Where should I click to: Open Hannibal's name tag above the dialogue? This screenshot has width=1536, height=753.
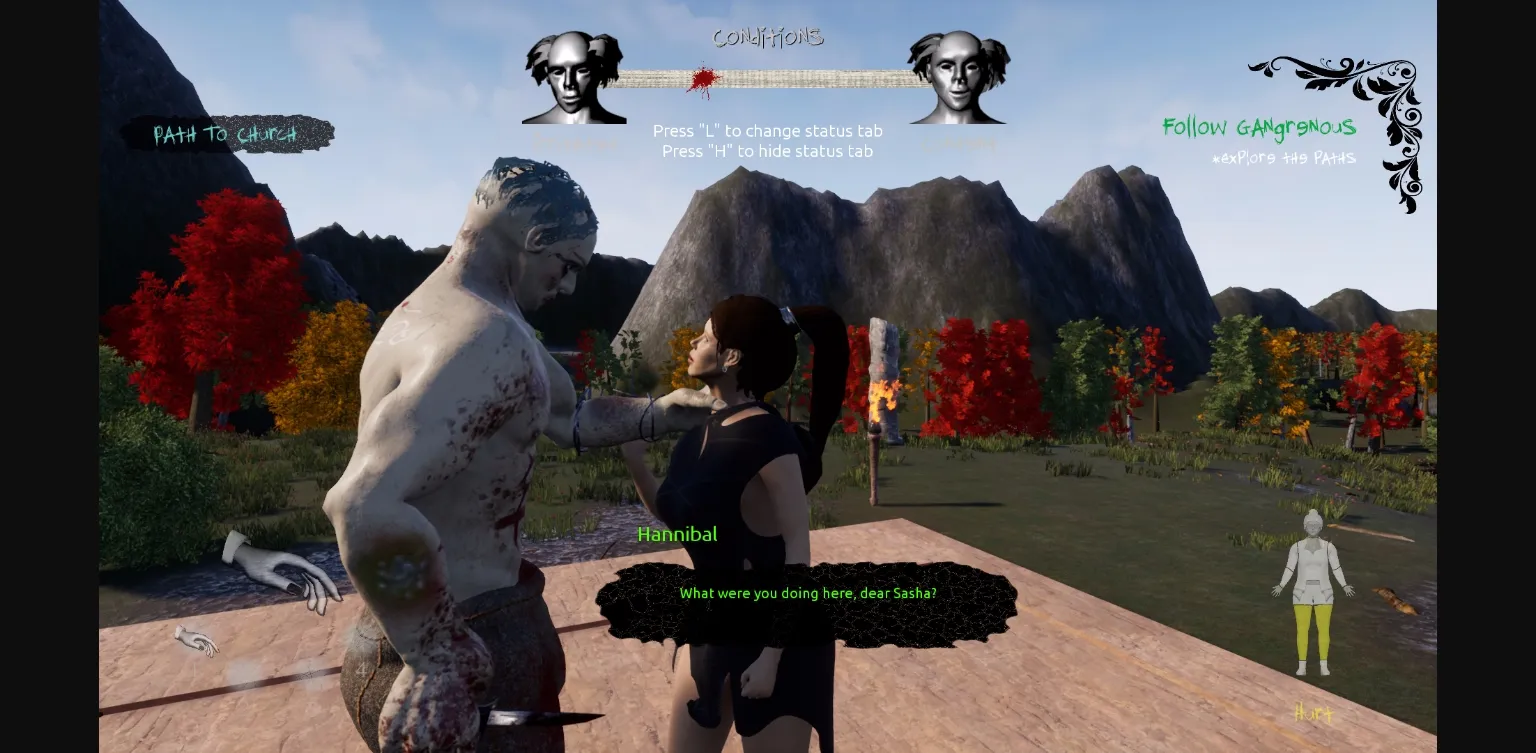[677, 534]
